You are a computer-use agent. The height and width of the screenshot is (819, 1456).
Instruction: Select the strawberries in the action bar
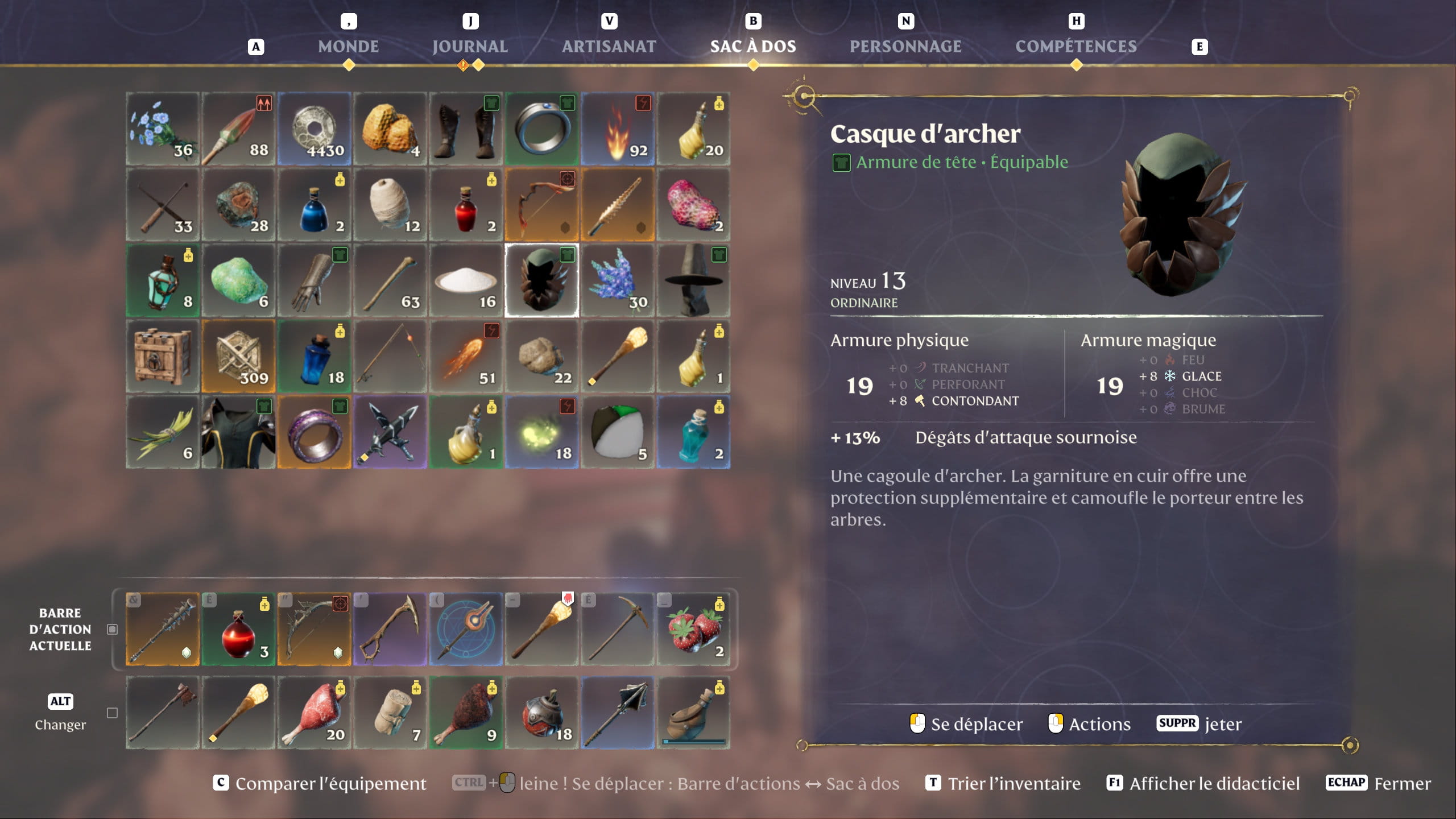(693, 629)
